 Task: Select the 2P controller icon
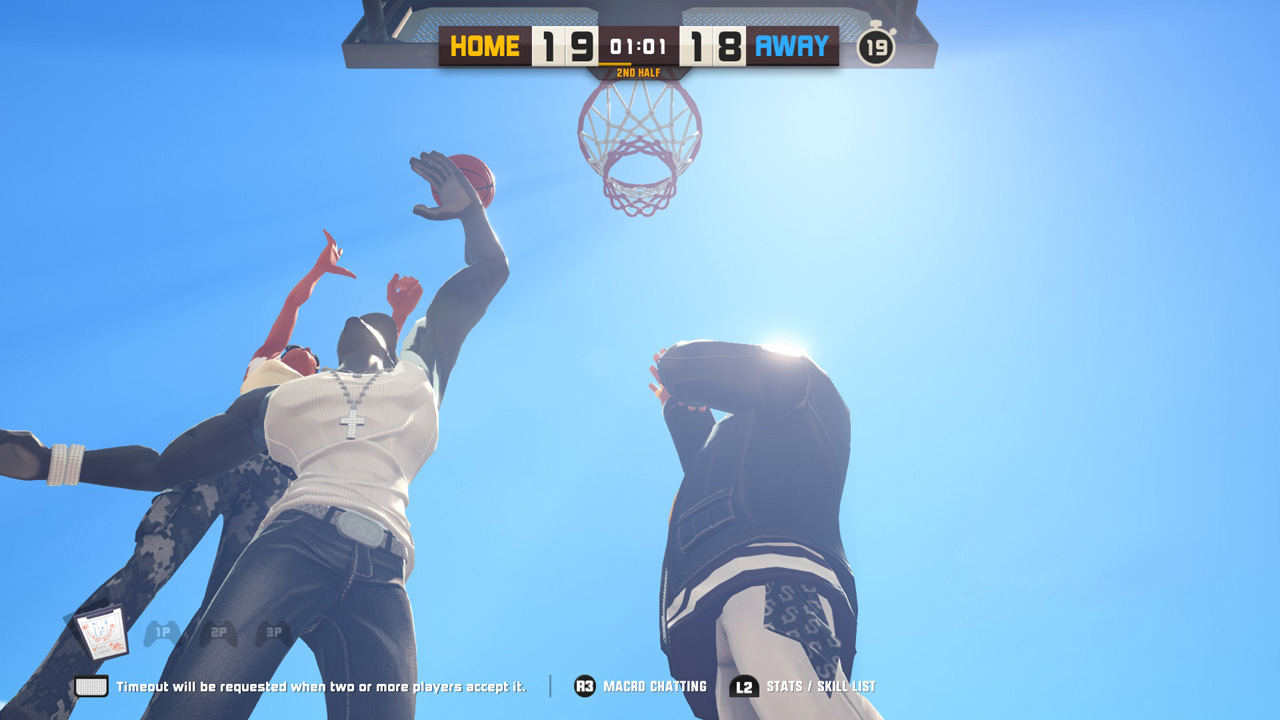click(218, 634)
